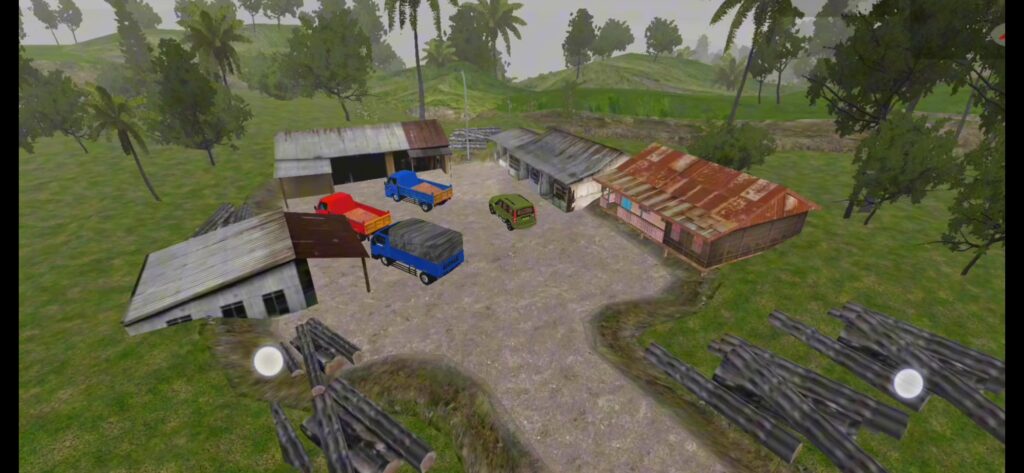1024x473 pixels.
Task: Tap the left white joystick knob
Action: click(268, 361)
